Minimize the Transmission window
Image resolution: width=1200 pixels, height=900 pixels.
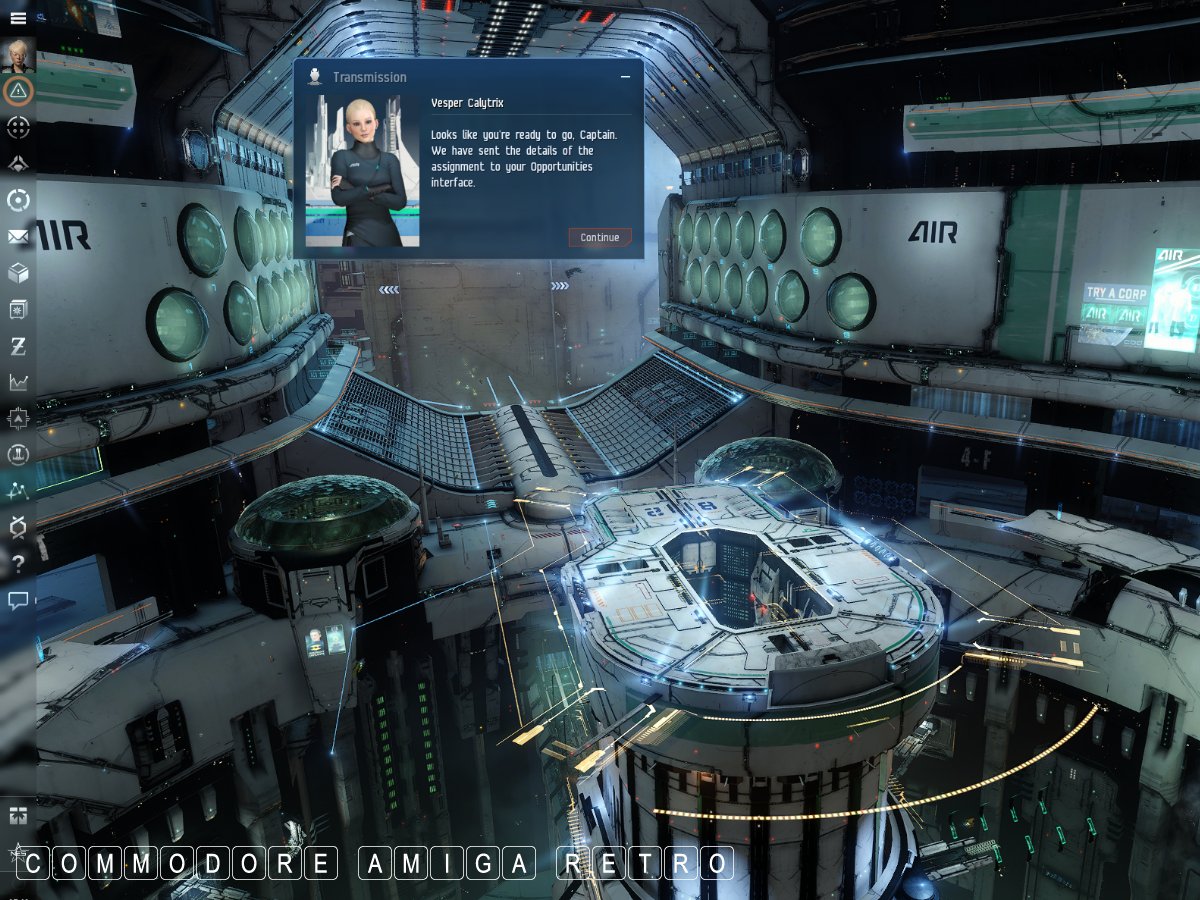pyautogui.click(x=626, y=77)
